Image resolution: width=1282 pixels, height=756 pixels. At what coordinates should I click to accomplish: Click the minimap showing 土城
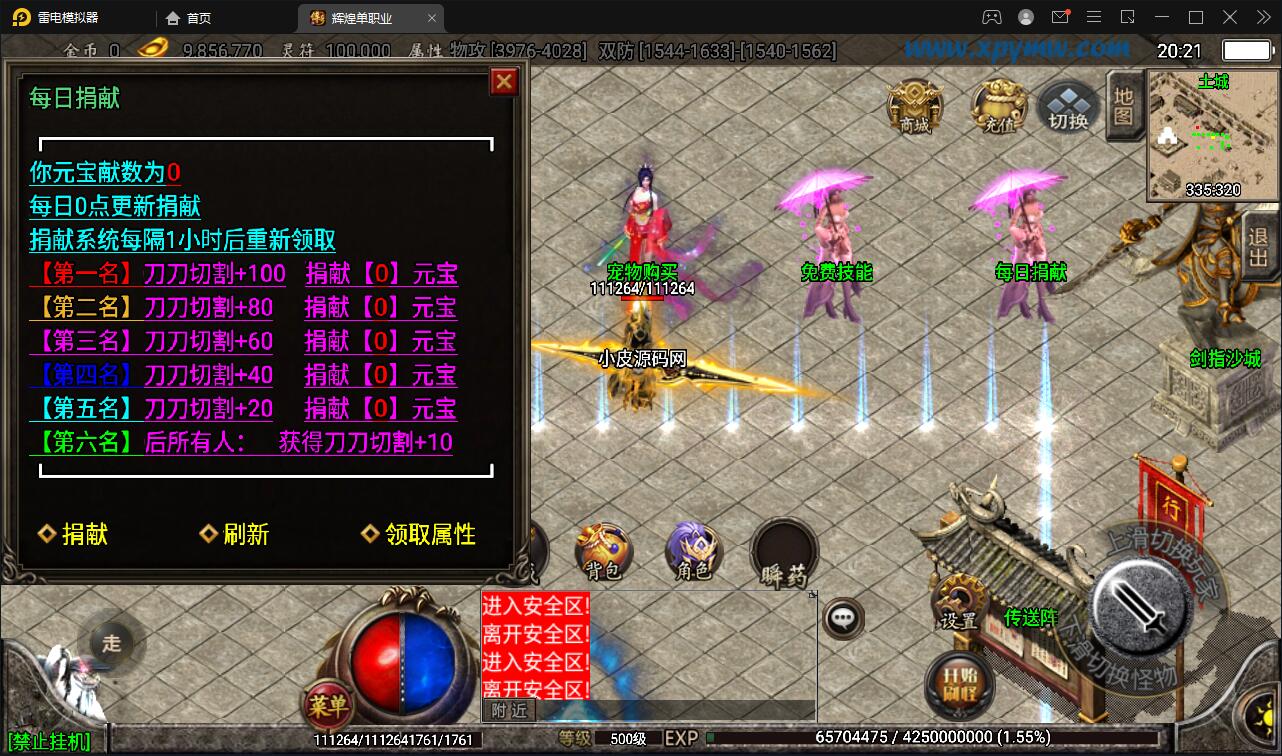coord(1213,135)
